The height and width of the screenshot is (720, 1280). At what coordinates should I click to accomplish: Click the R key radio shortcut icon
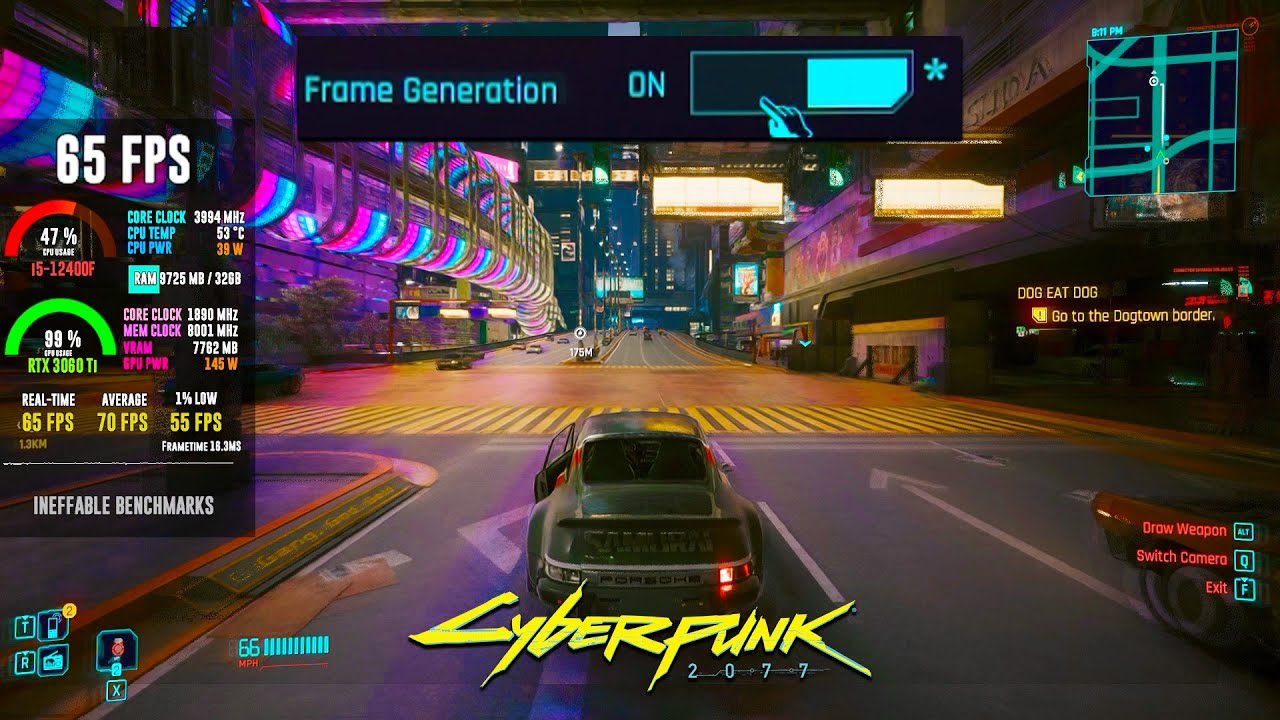click(x=25, y=660)
